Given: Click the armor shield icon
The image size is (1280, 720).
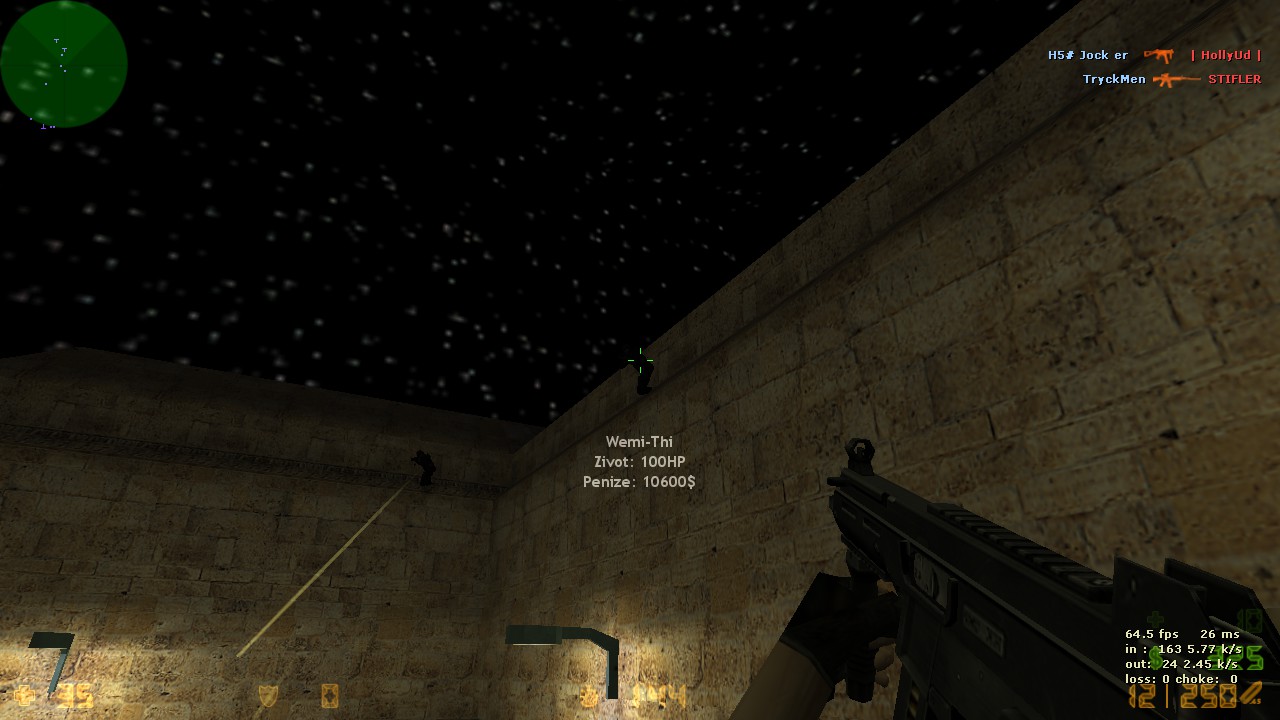Looking at the screenshot, I should (x=268, y=695).
